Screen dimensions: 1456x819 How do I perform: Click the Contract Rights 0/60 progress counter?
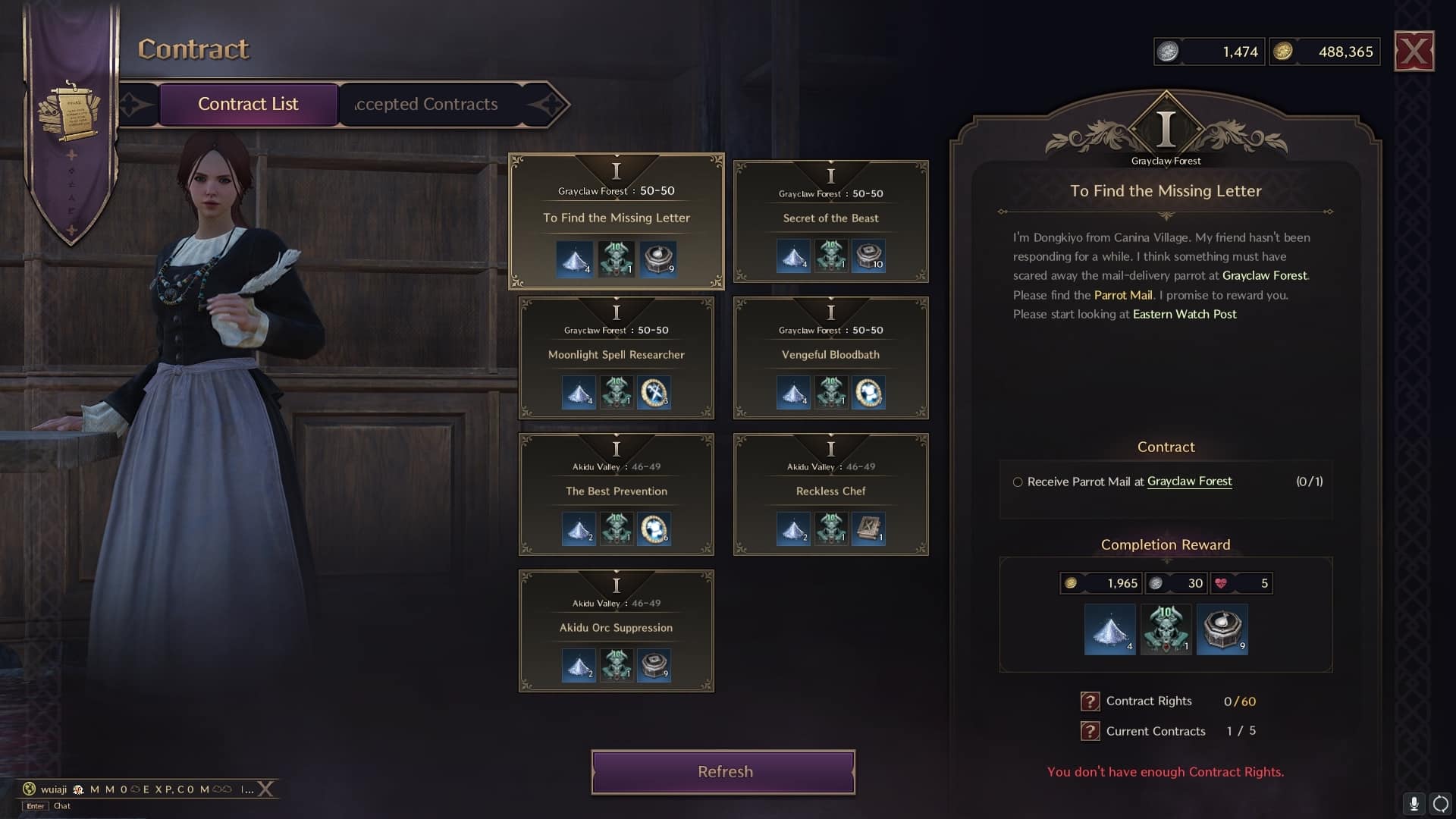pyautogui.click(x=1241, y=701)
